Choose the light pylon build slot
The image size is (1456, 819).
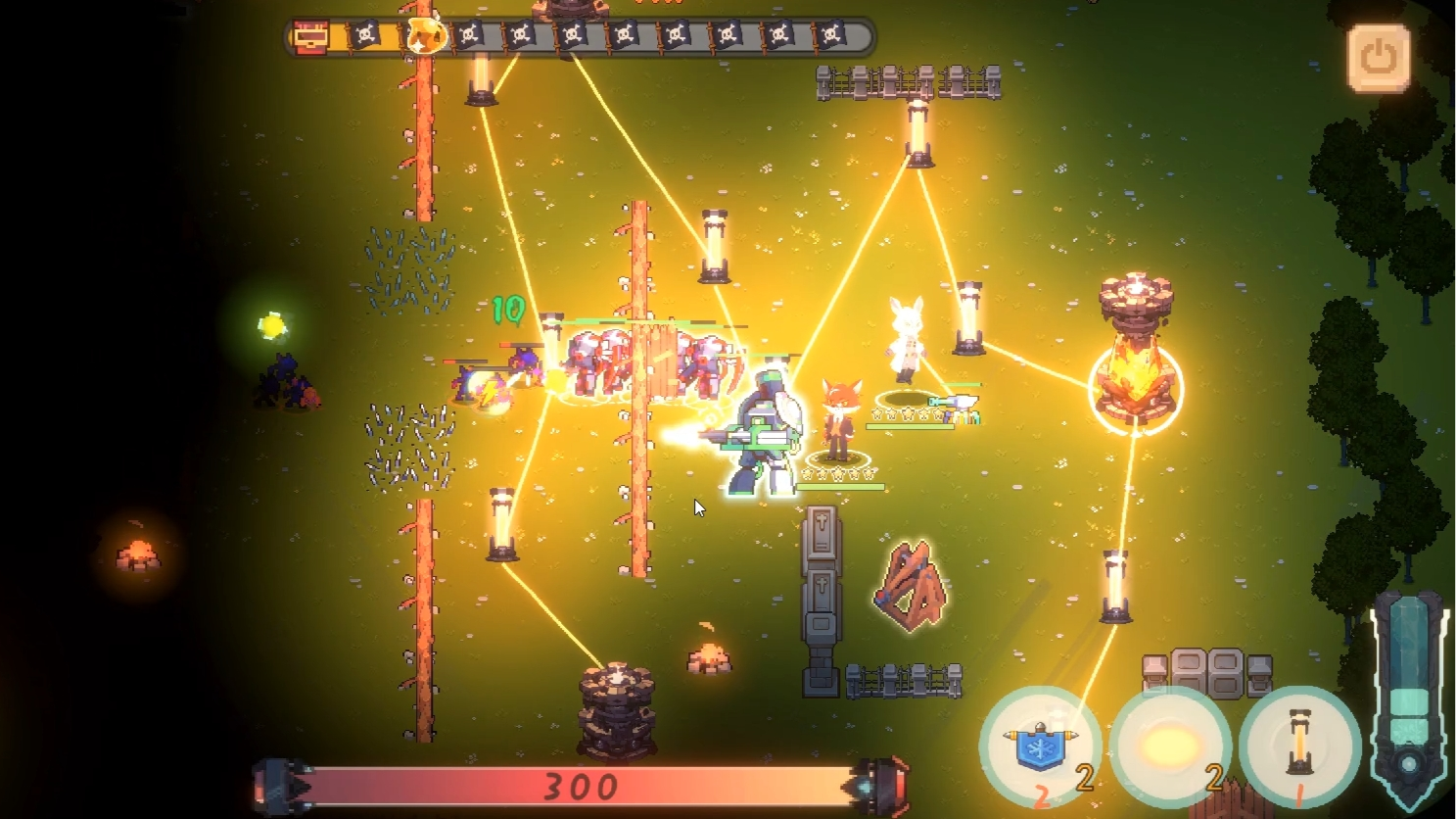pos(1299,747)
